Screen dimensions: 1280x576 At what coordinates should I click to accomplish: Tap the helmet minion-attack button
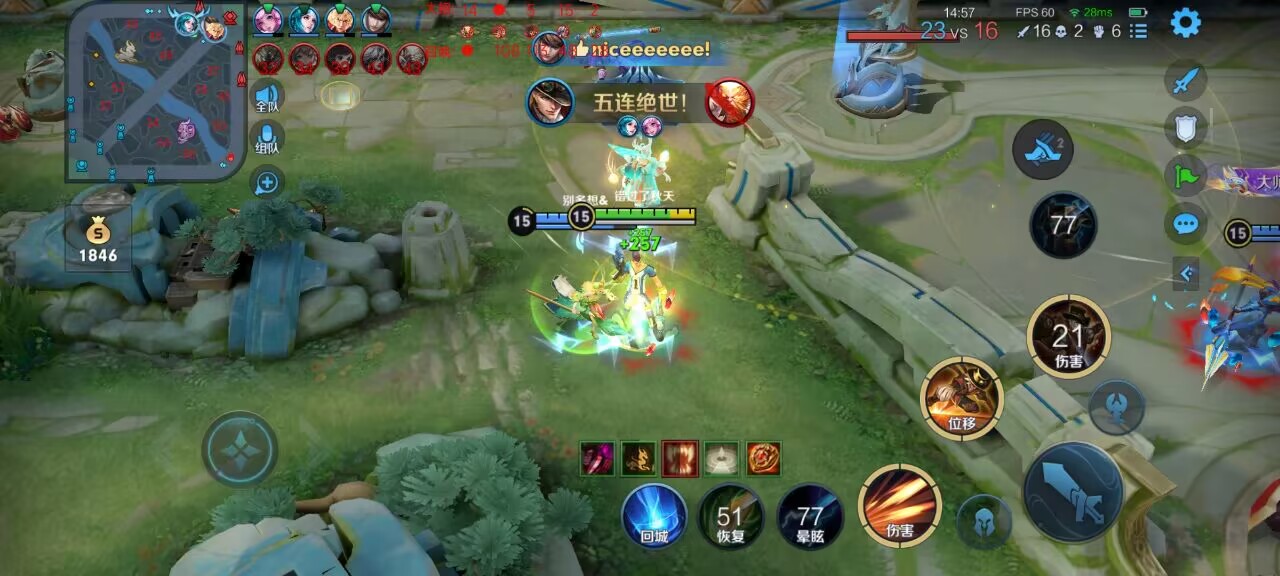tap(984, 522)
